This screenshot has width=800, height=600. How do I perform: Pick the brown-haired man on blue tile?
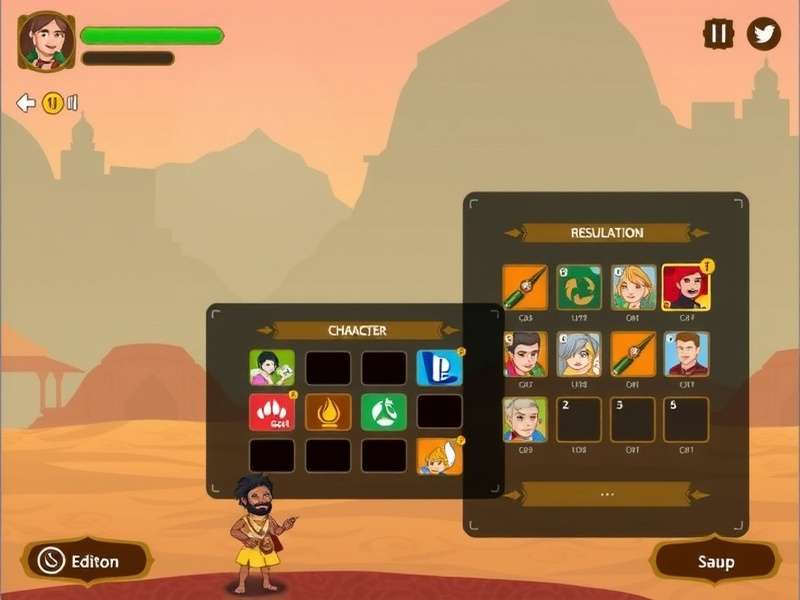click(686, 354)
